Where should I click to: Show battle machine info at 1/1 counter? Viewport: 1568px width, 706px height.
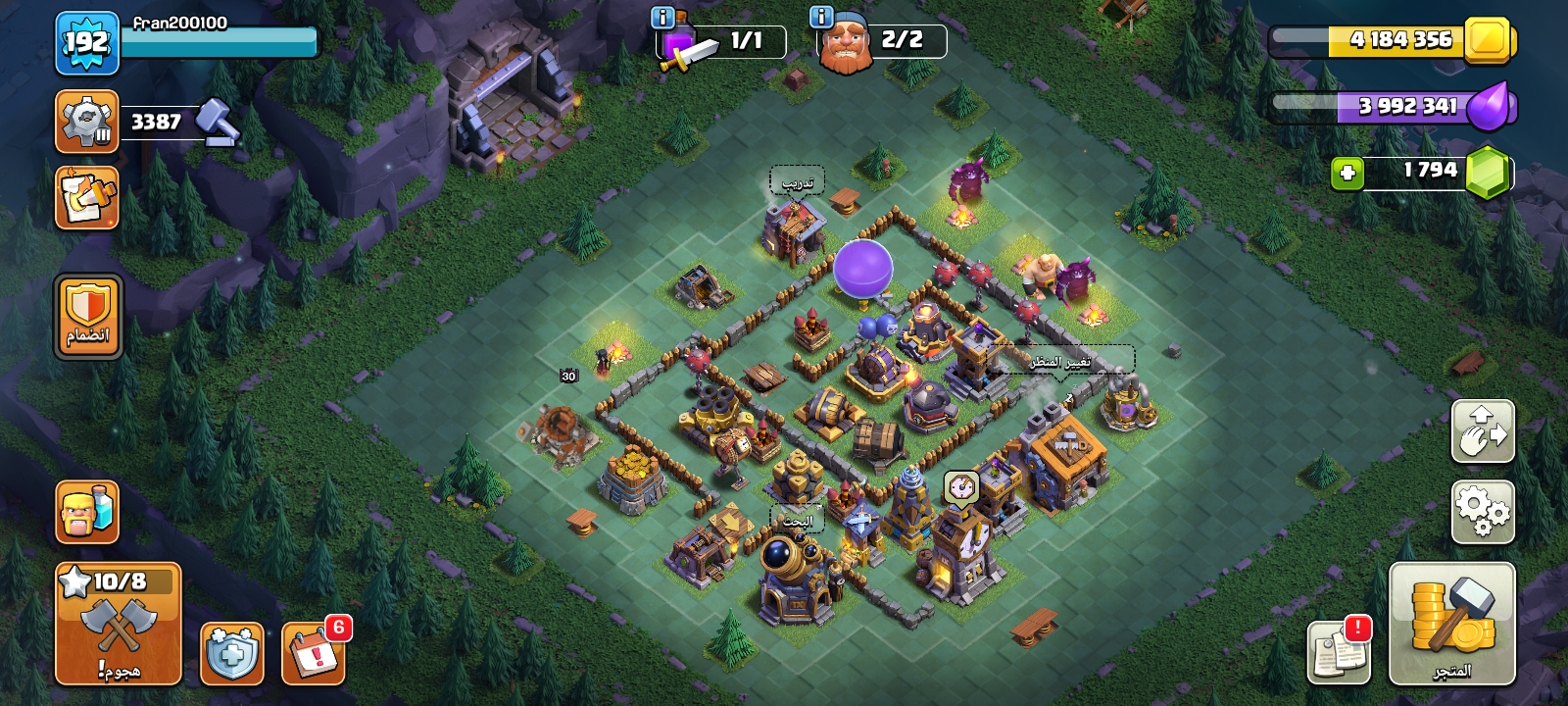pyautogui.click(x=662, y=18)
